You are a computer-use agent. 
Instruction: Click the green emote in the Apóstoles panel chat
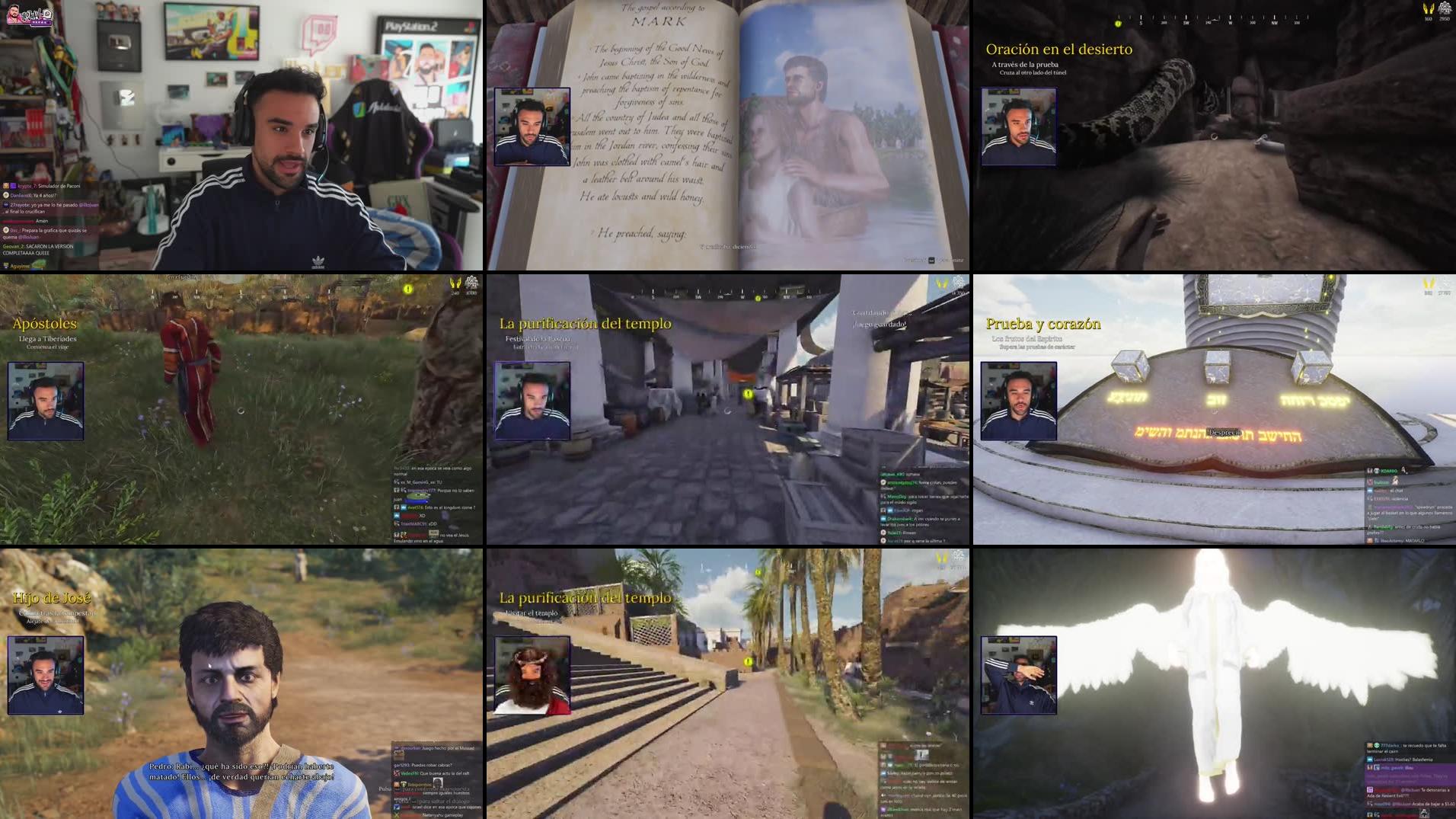pyautogui.click(x=418, y=496)
